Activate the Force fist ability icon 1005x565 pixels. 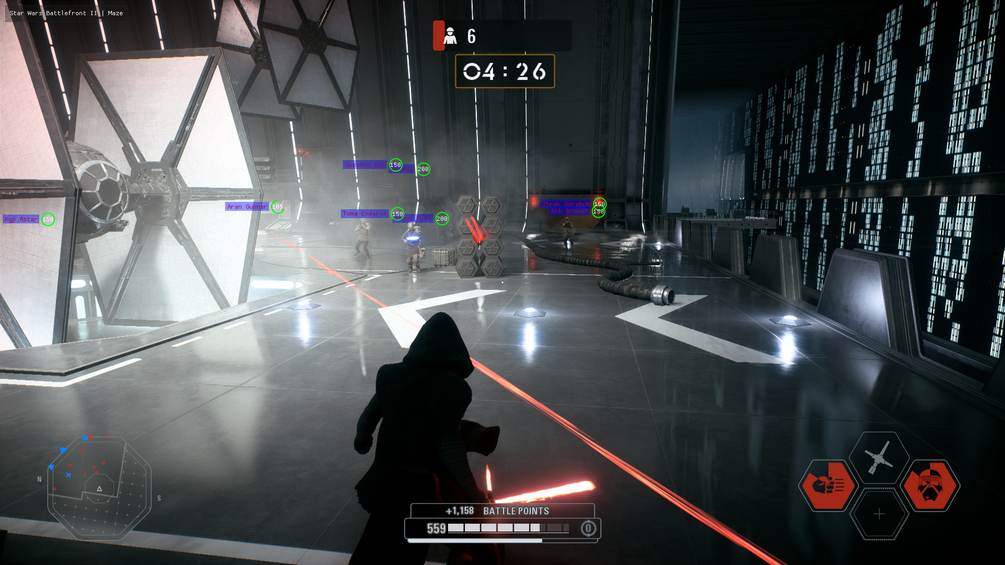[x=828, y=487]
